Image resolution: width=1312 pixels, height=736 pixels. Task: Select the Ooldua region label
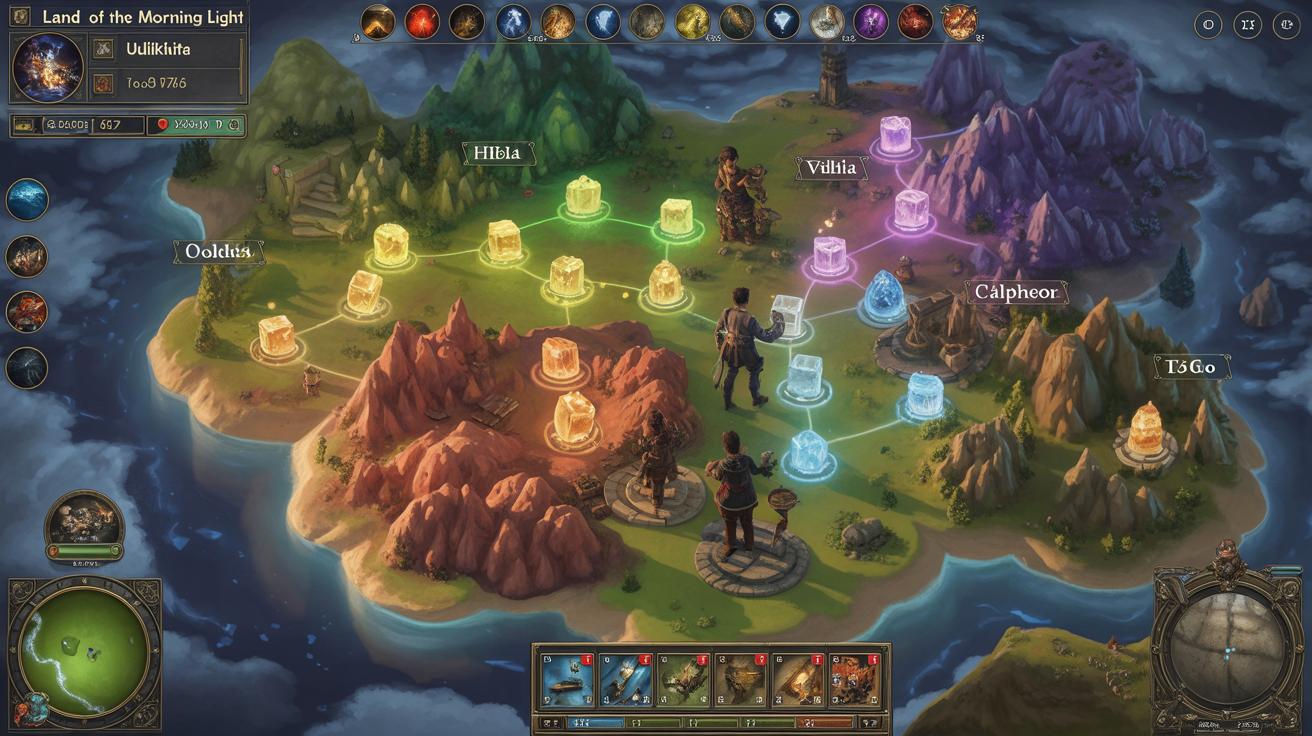(x=219, y=252)
